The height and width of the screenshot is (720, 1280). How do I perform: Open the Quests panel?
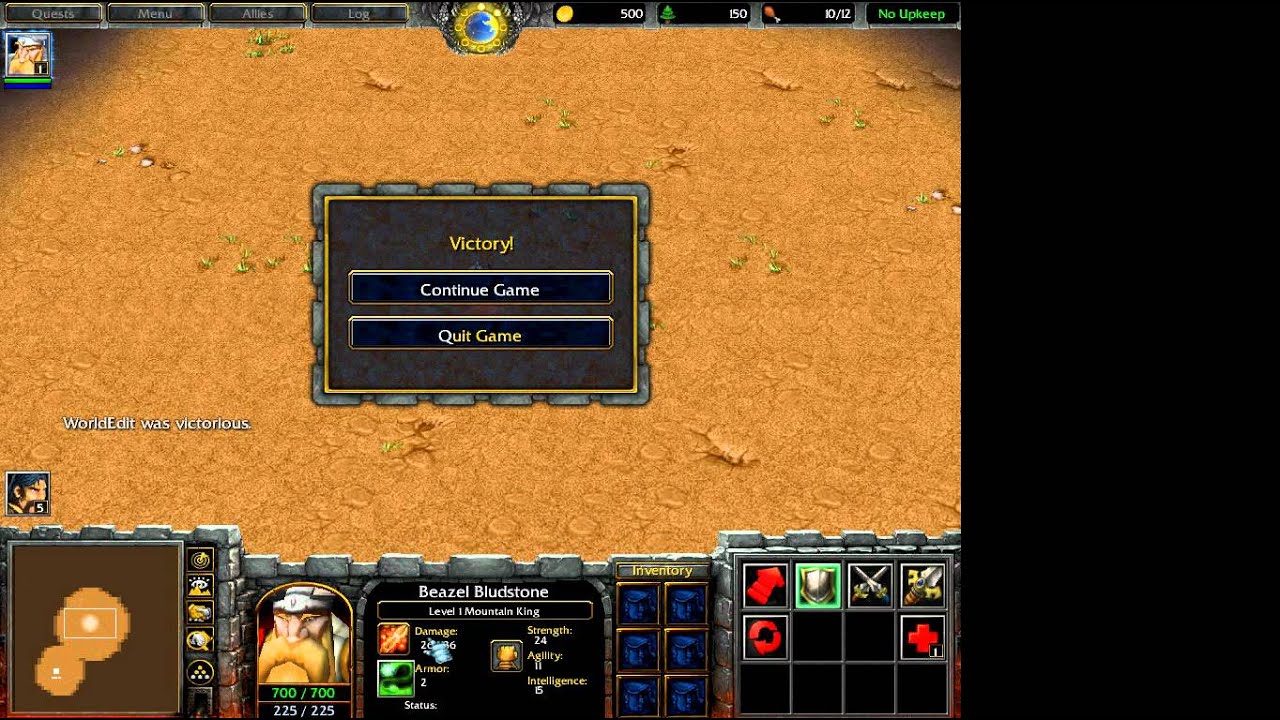tap(52, 13)
